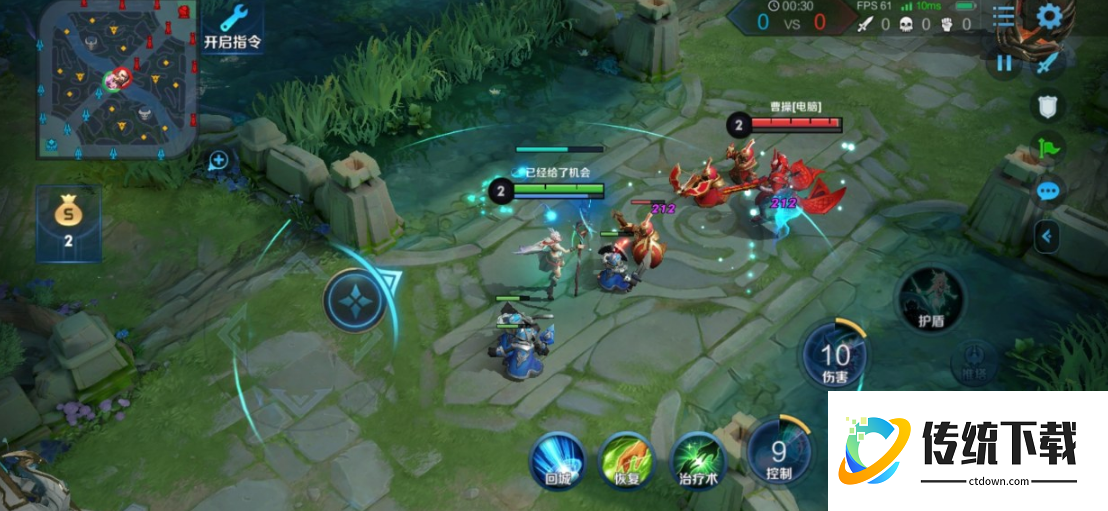The width and height of the screenshot is (1108, 511).
Task: Trigger the 控制 skill button
Action: [778, 454]
